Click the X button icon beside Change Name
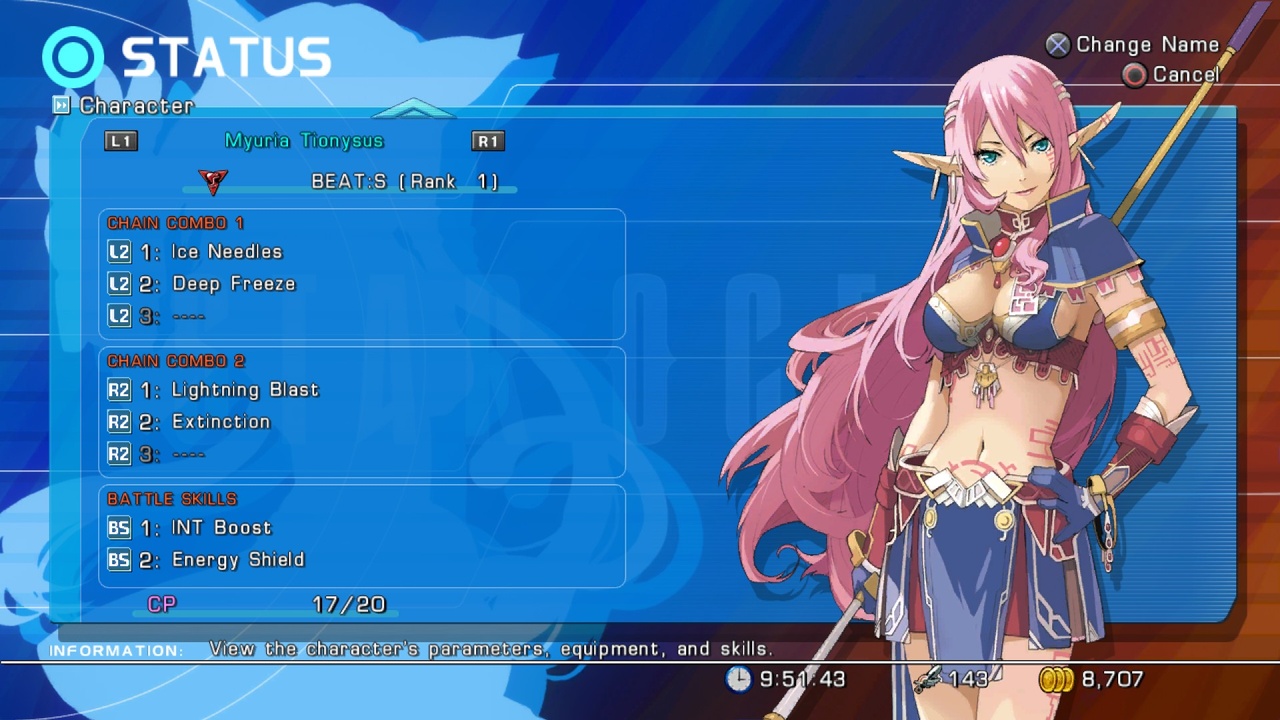 (x=1058, y=44)
